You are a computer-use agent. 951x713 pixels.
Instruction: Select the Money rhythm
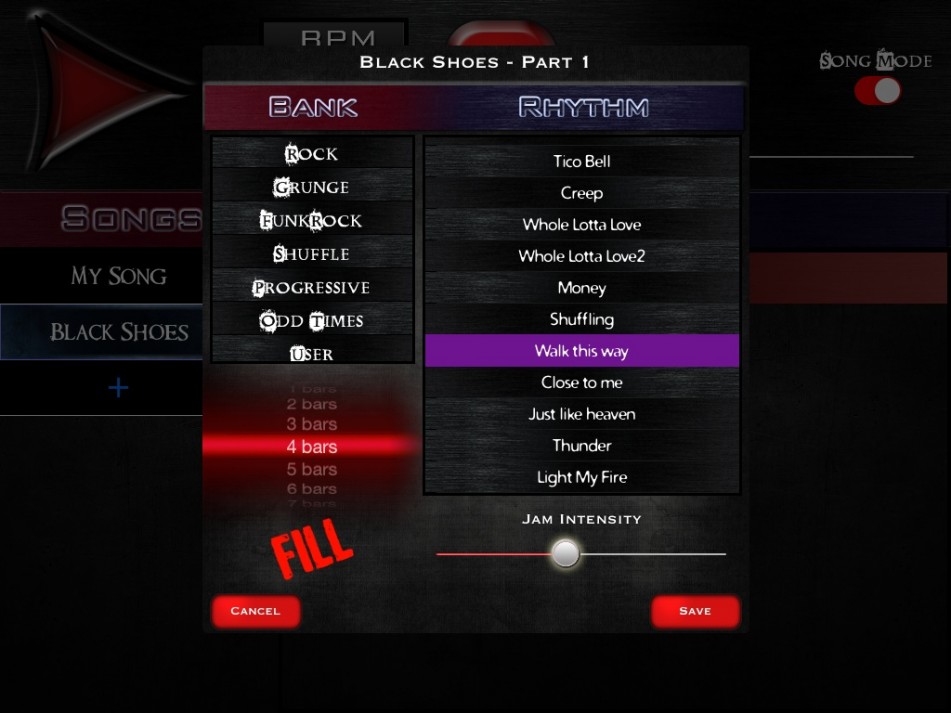pyautogui.click(x=581, y=288)
